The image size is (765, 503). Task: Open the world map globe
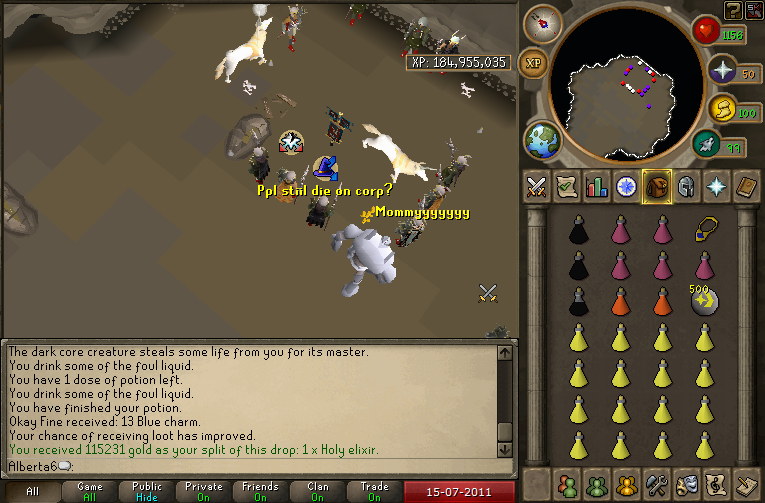tap(543, 138)
